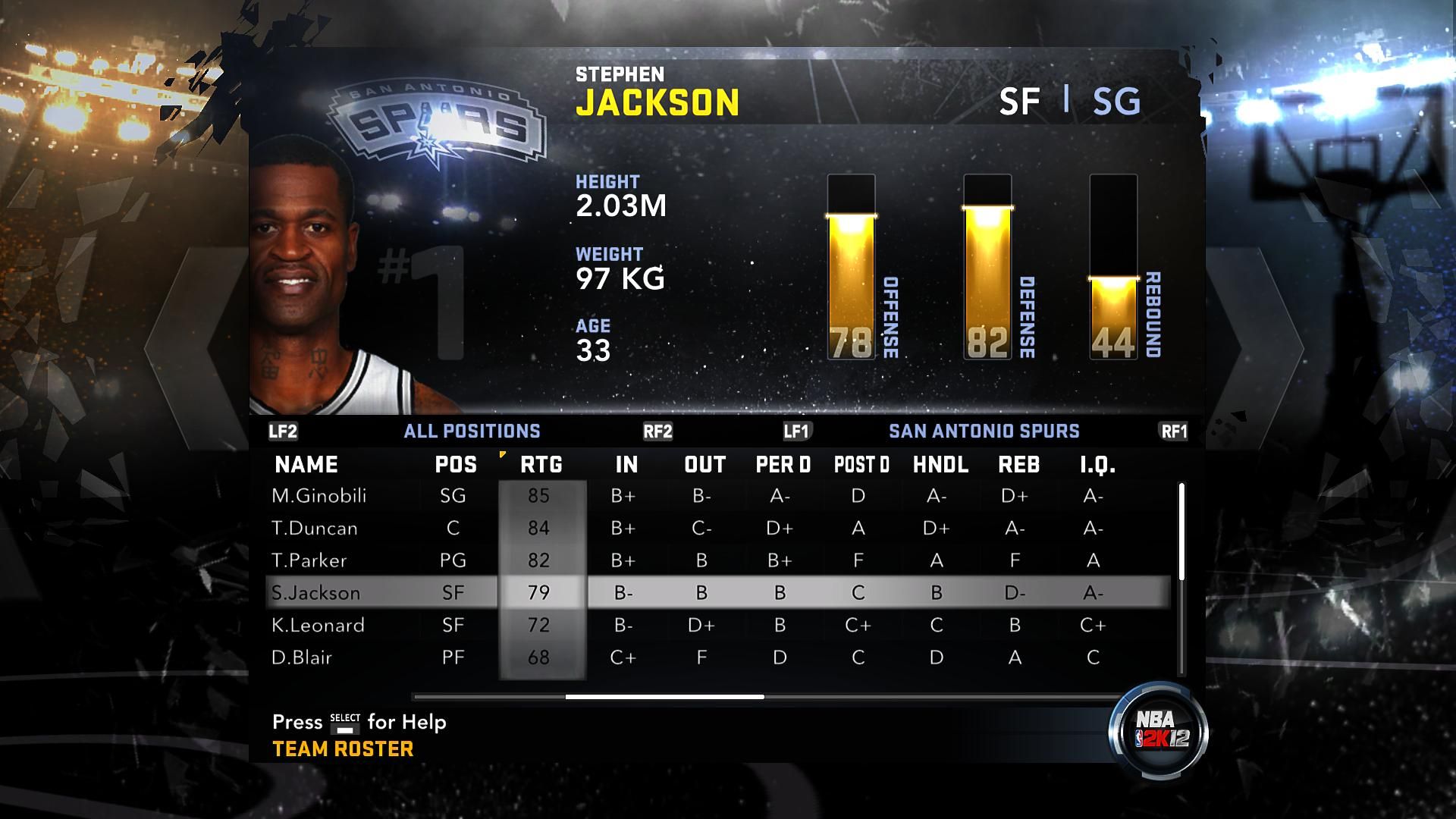
Task: Select the M.Ginobili roster row
Action: [318, 496]
